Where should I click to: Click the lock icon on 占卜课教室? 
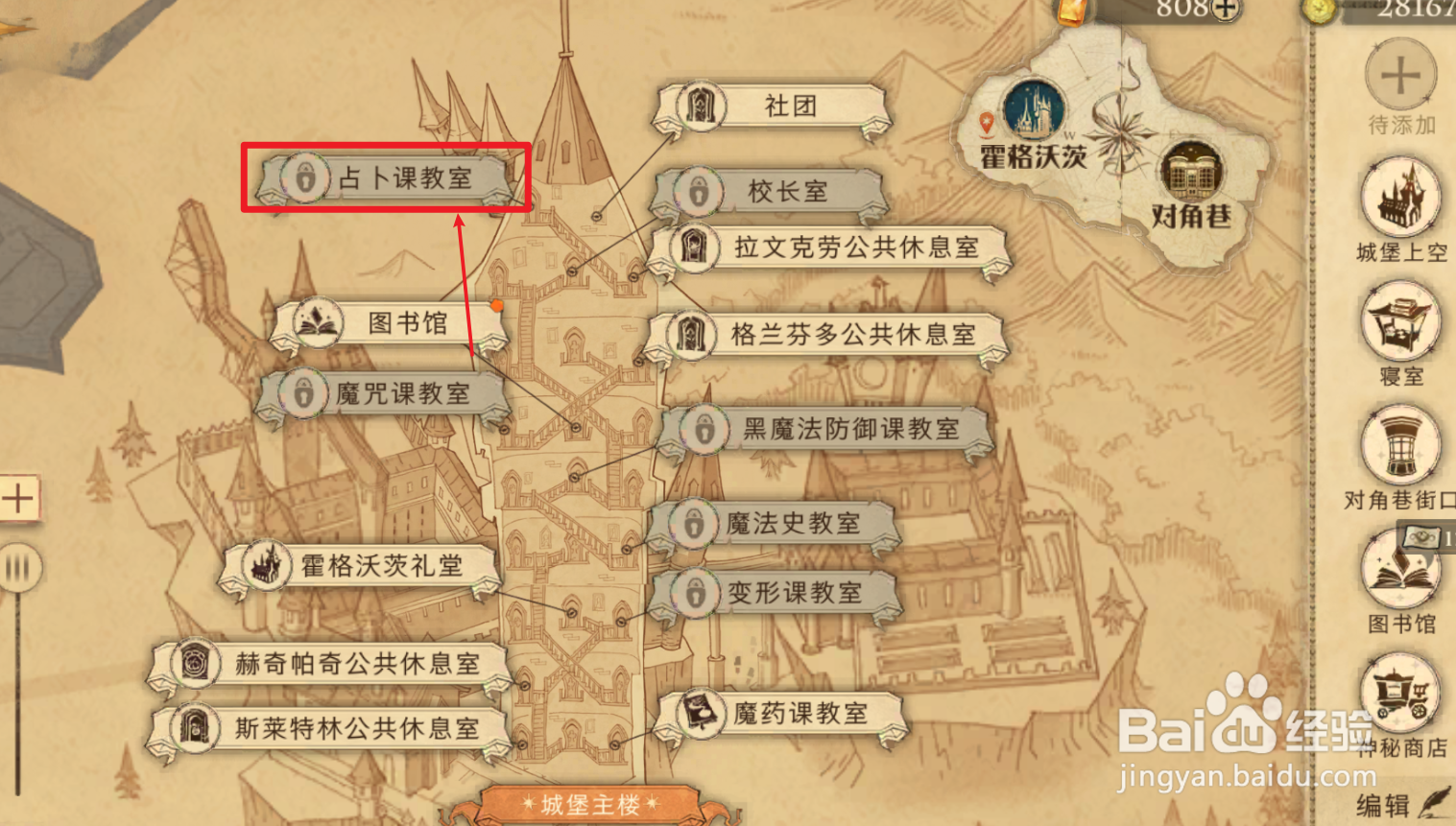304,178
